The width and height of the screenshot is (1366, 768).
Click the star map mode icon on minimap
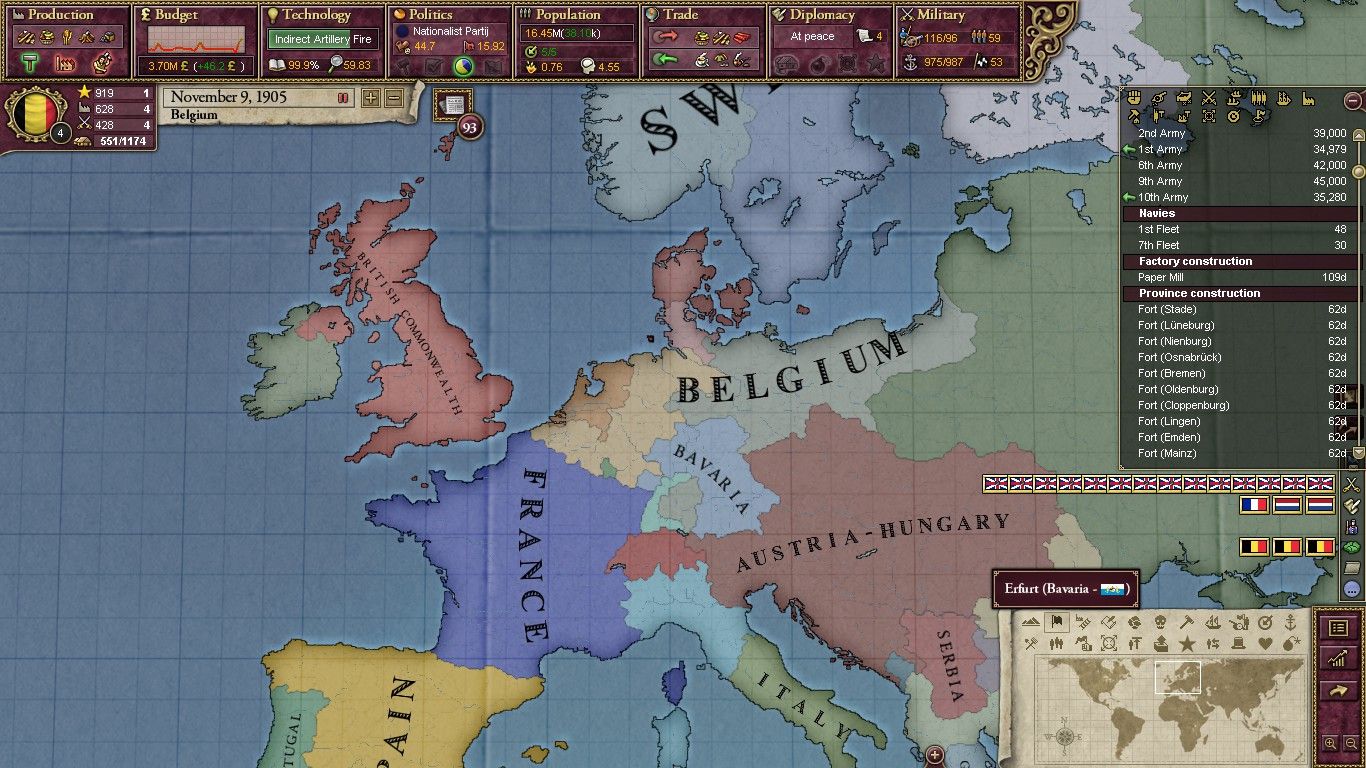[x=1187, y=643]
